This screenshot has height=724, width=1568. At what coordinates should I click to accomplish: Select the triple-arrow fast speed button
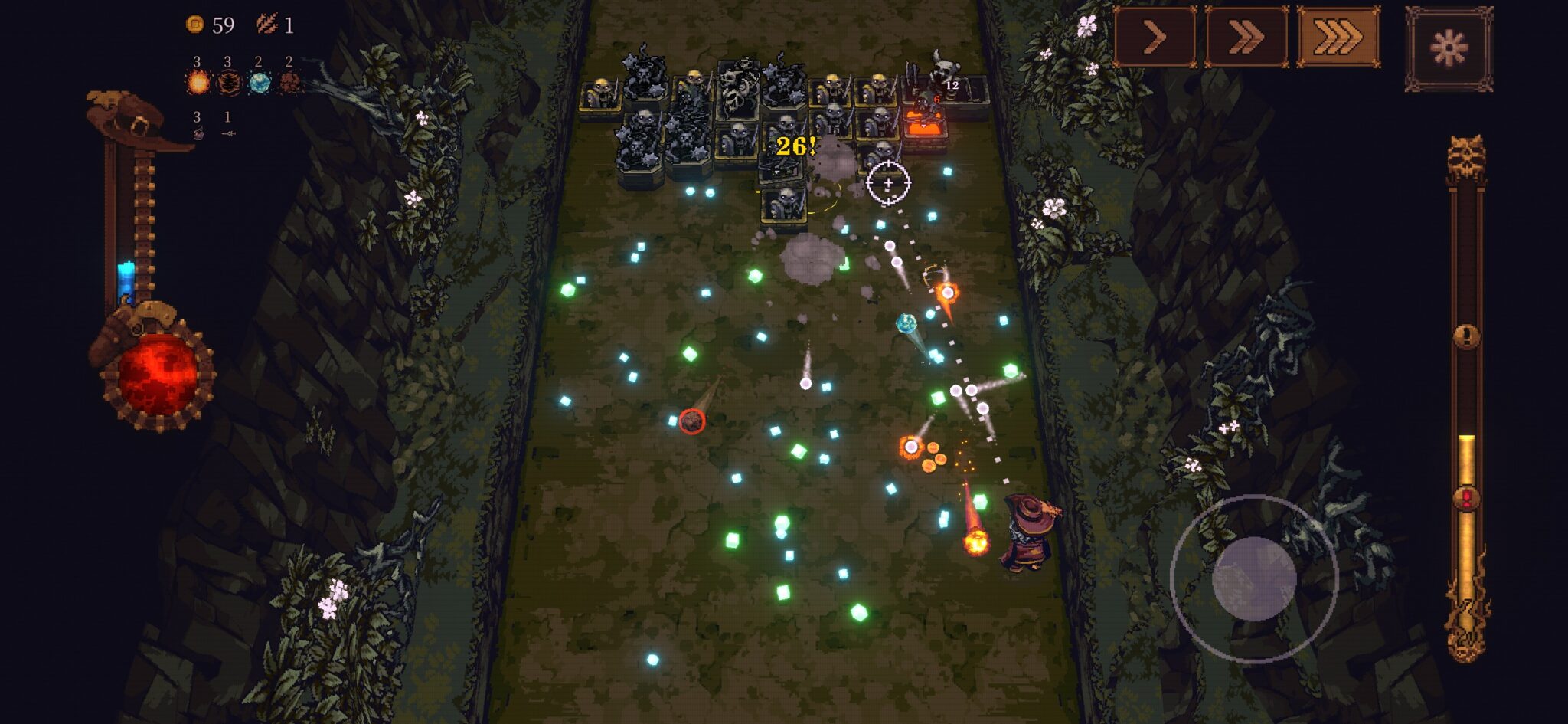[1338, 37]
